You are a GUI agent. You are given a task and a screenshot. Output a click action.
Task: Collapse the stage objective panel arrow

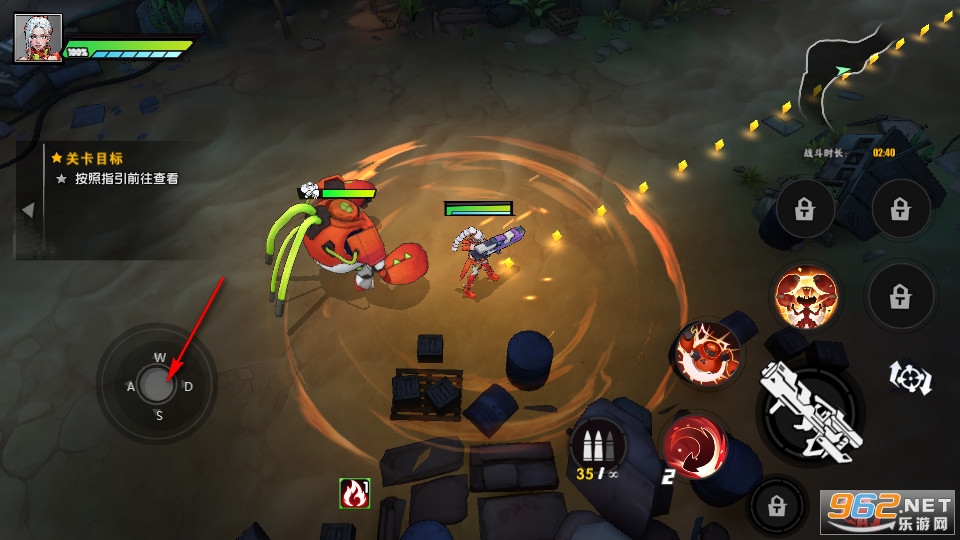click(28, 210)
